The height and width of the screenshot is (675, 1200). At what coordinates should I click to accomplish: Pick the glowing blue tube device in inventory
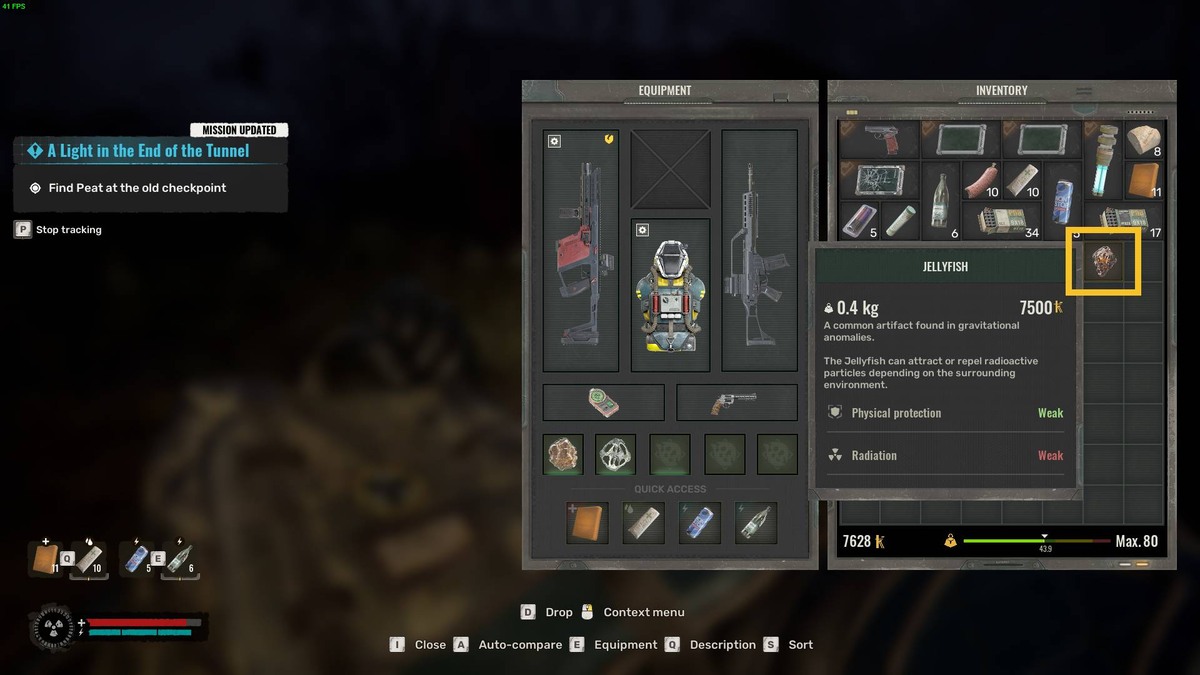pos(1103,160)
